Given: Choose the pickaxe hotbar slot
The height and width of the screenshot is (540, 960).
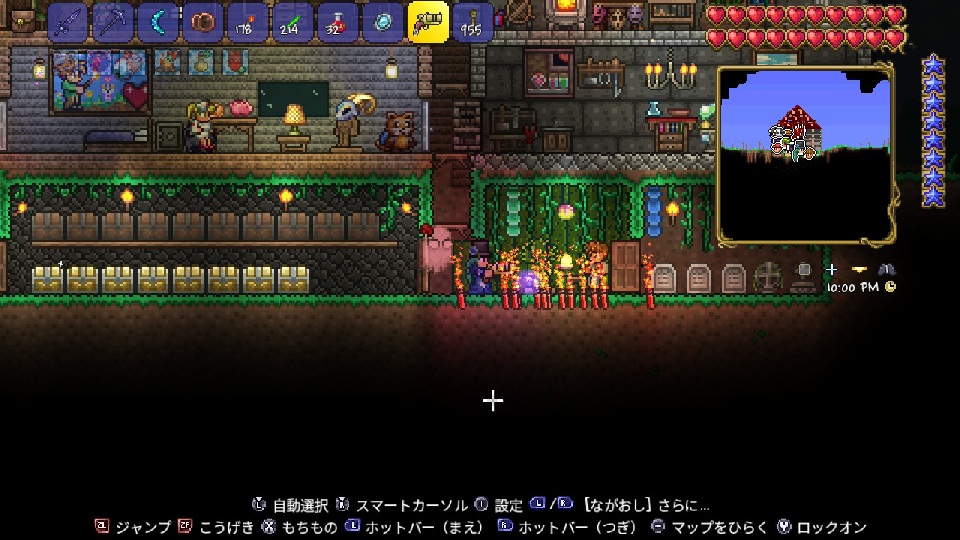Looking at the screenshot, I should [112, 22].
